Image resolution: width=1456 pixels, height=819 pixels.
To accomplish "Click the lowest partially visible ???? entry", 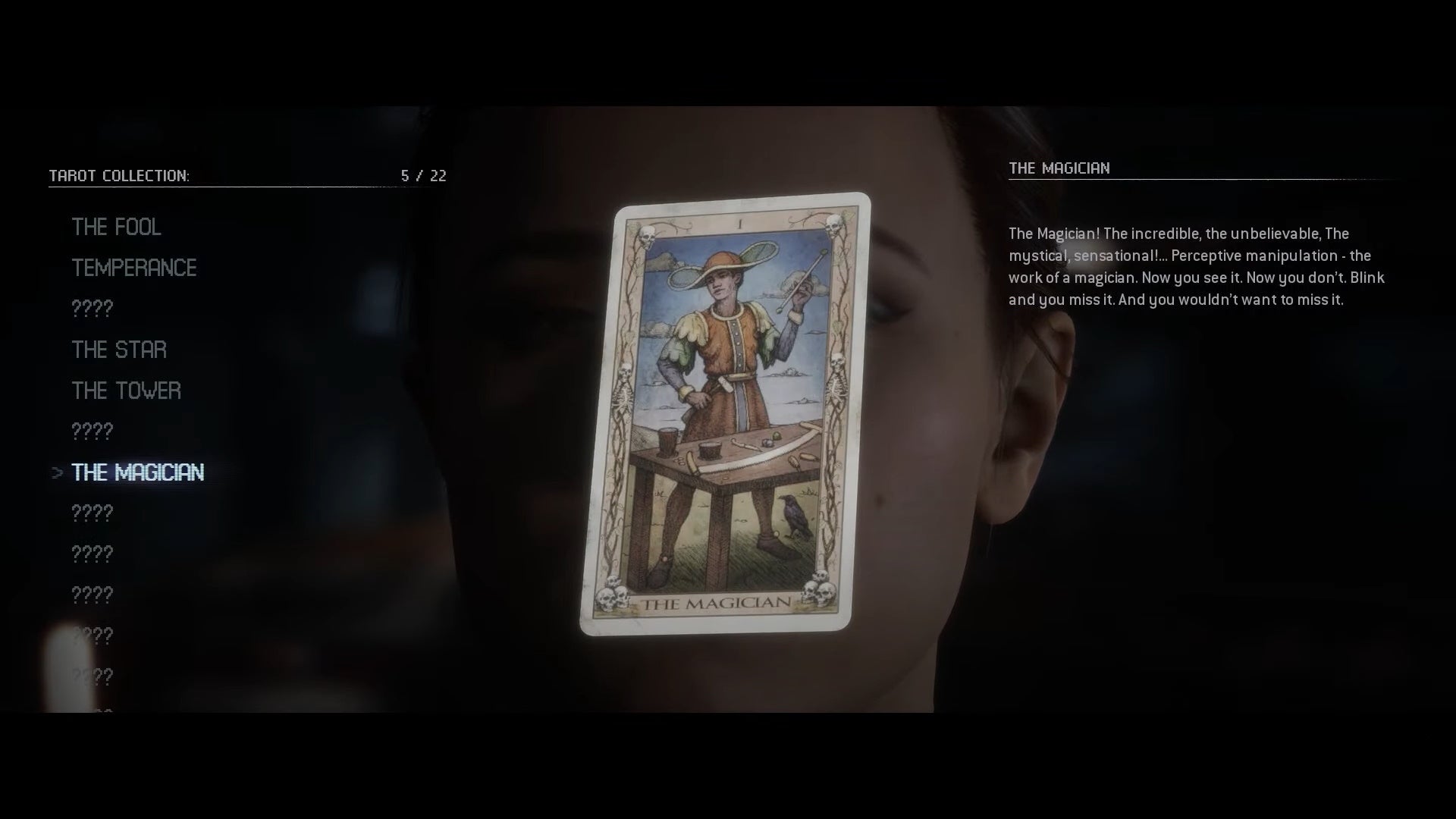I will [93, 673].
